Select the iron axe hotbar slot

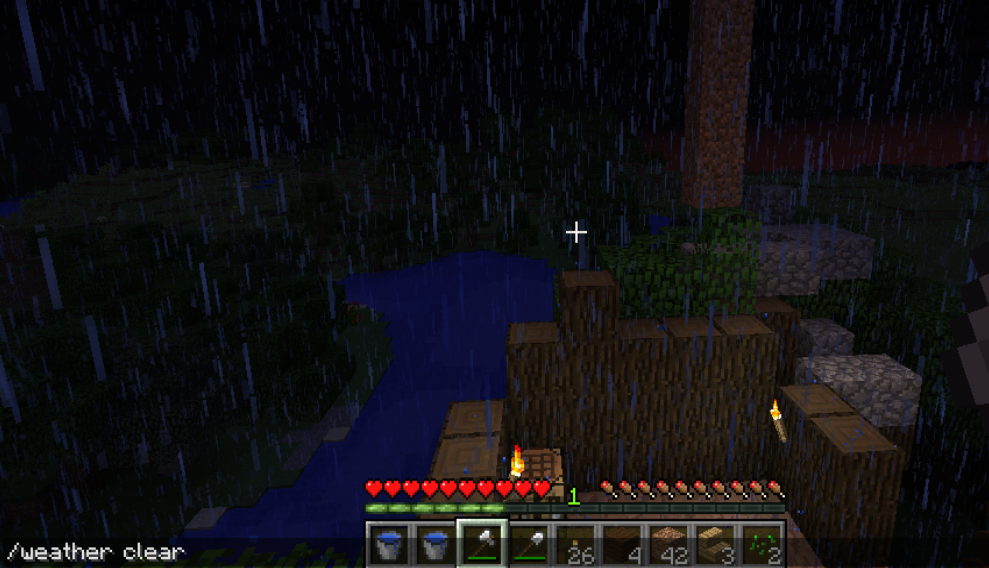click(x=482, y=545)
